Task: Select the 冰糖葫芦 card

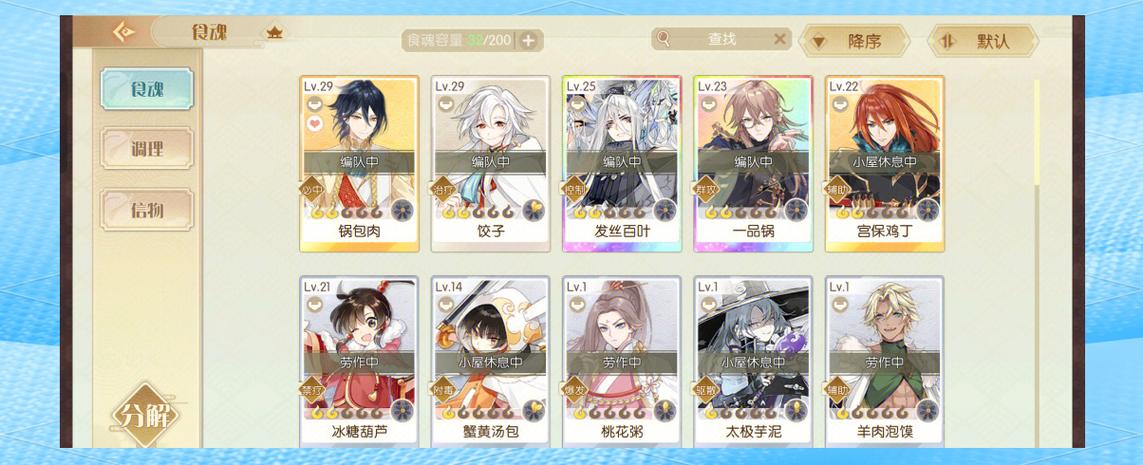Action: pyautogui.click(x=359, y=362)
